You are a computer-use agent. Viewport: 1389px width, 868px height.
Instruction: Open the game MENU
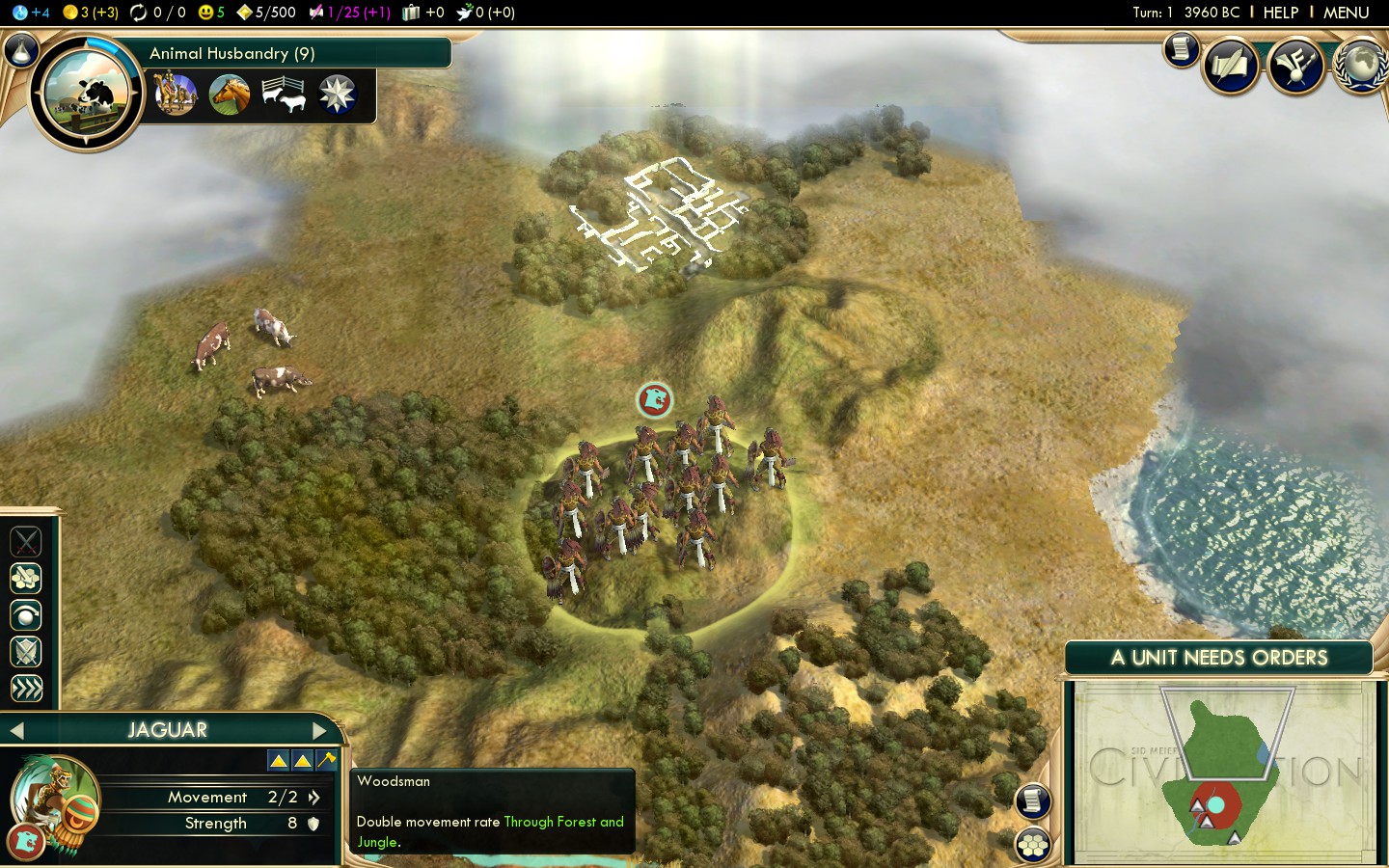pos(1346,13)
